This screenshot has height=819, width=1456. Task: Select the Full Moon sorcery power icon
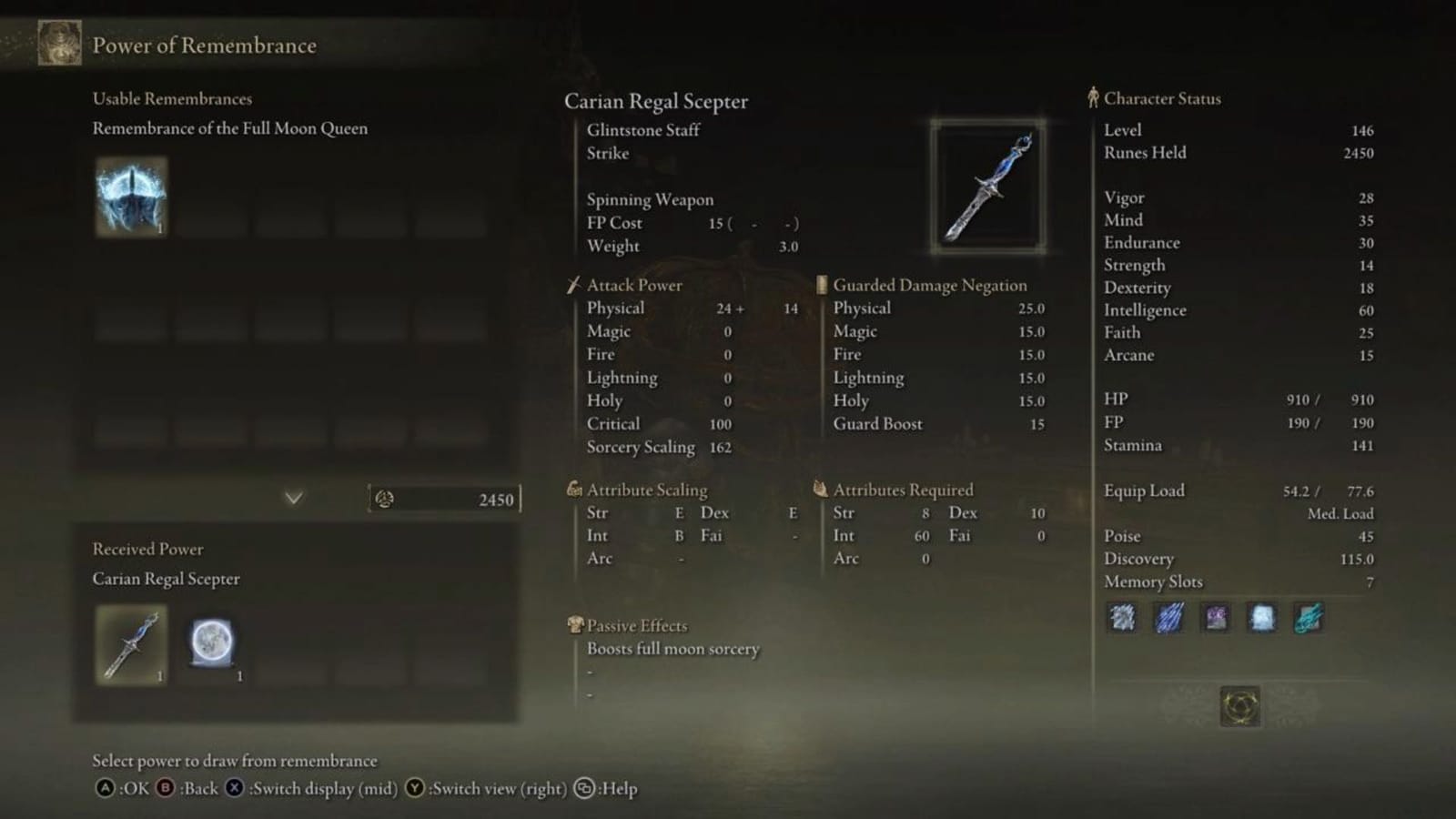[x=212, y=644]
